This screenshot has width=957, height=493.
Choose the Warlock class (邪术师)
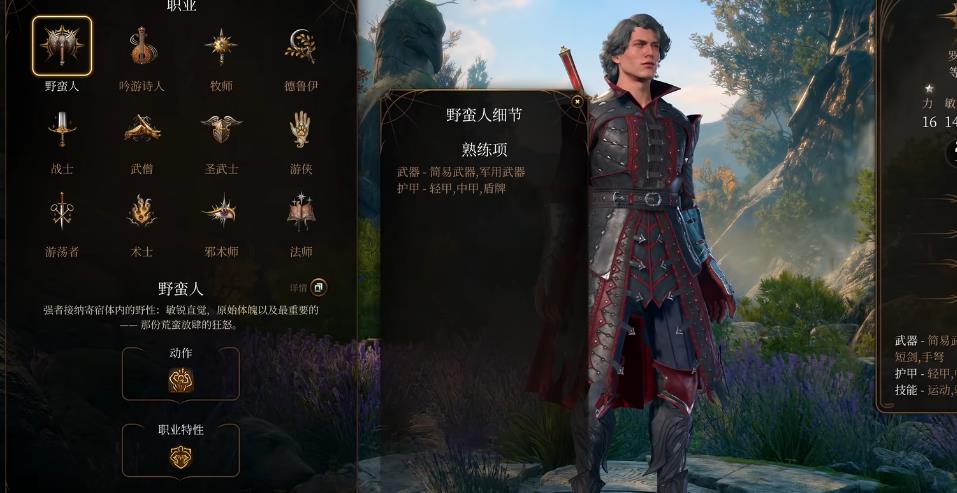pyautogui.click(x=221, y=211)
